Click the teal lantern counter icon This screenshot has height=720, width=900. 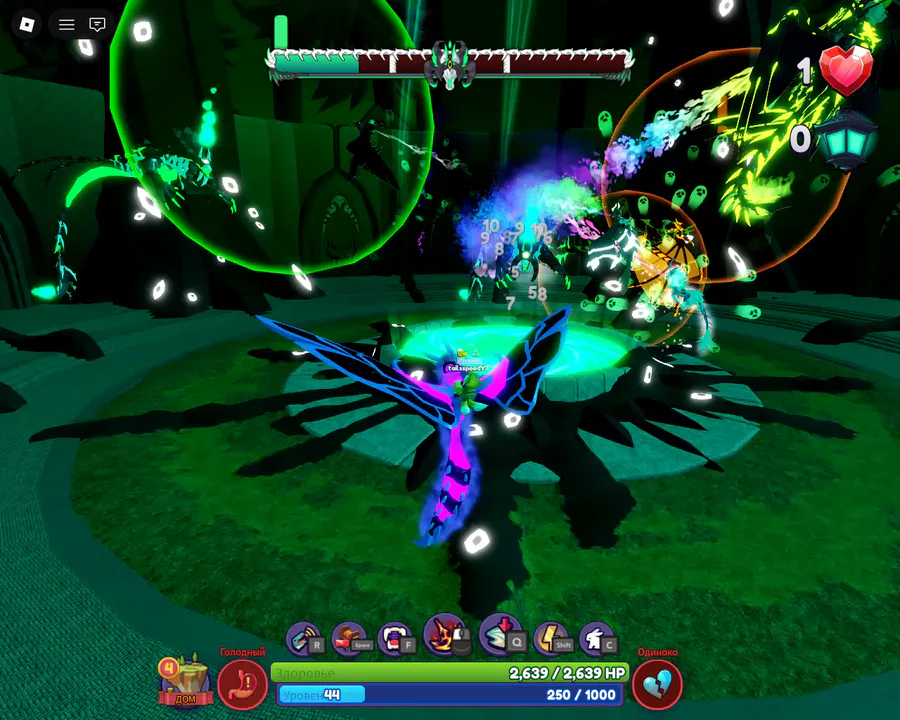click(846, 138)
